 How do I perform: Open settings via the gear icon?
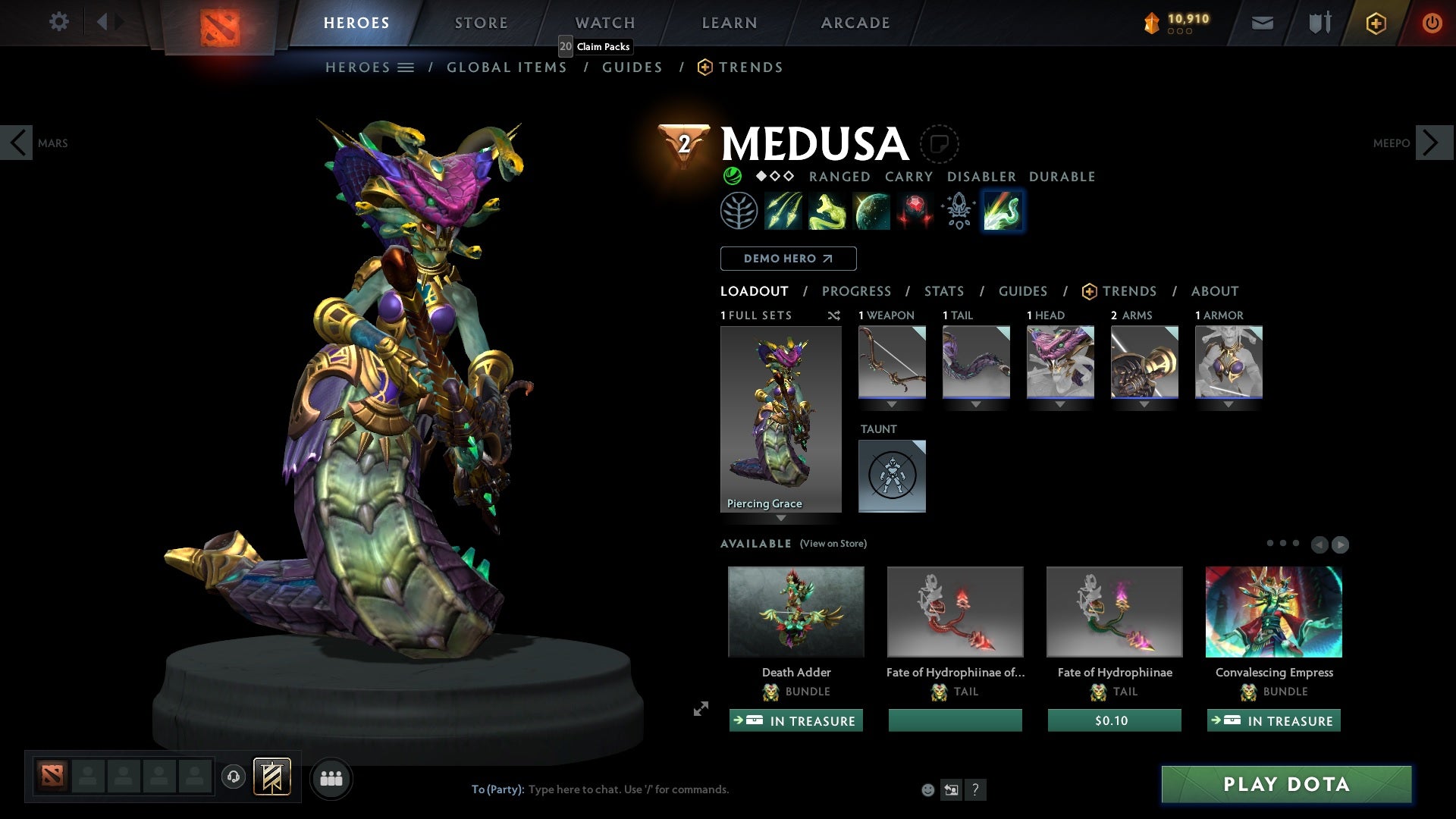tap(58, 22)
